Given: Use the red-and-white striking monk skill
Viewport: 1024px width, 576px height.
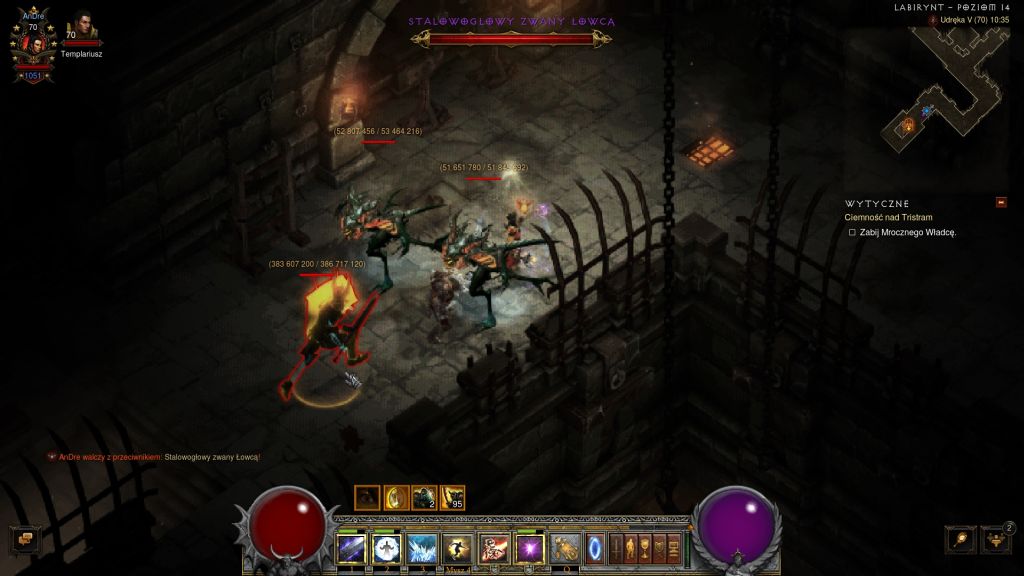Looking at the screenshot, I should tap(493, 548).
